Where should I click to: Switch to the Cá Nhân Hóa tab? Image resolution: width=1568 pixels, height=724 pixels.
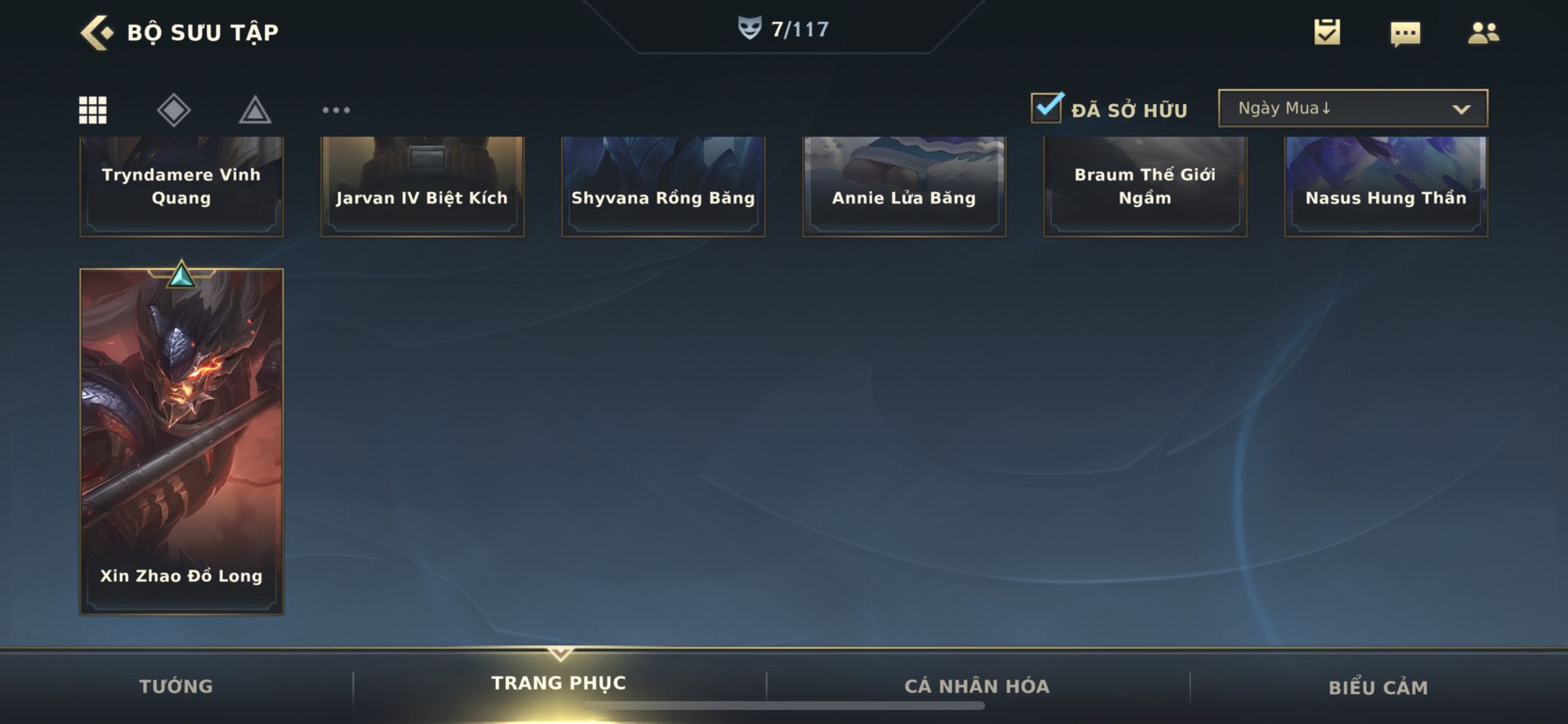[976, 686]
